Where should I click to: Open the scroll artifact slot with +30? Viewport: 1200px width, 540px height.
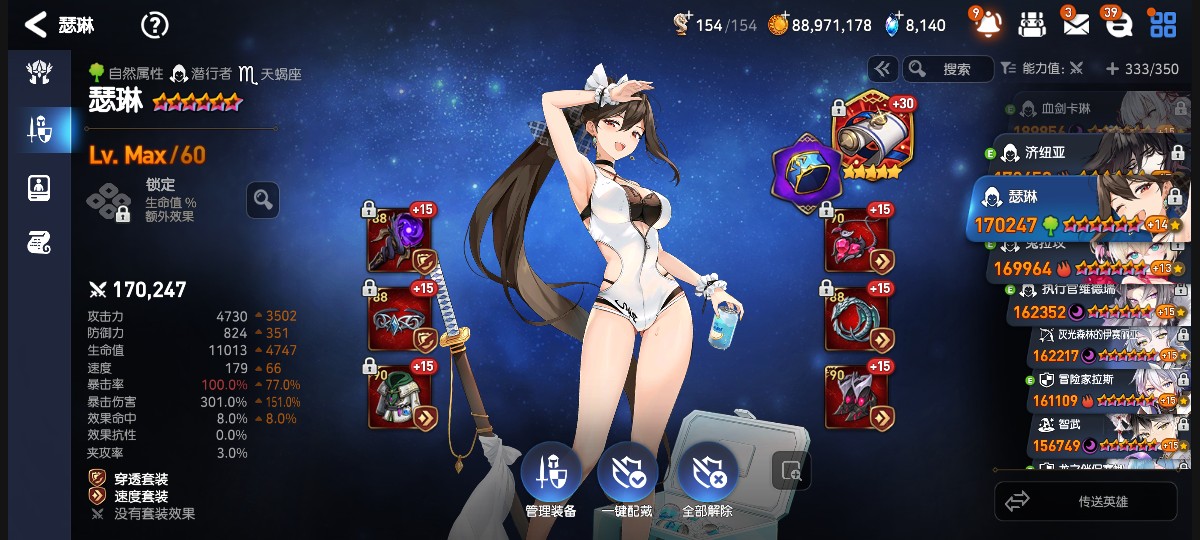(x=867, y=137)
